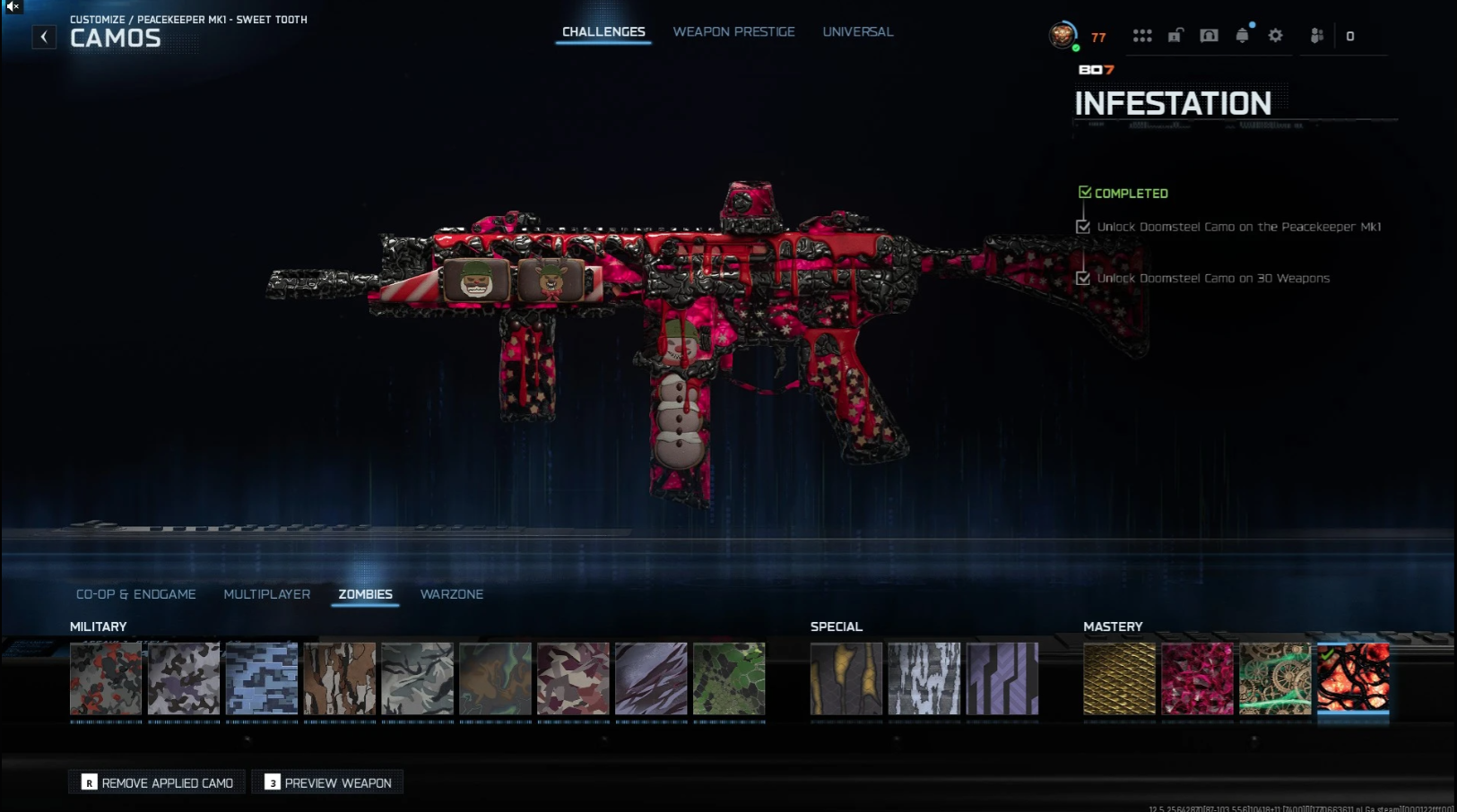The width and height of the screenshot is (1457, 812).
Task: Choose the purple striped special camo
Action: (x=1002, y=678)
